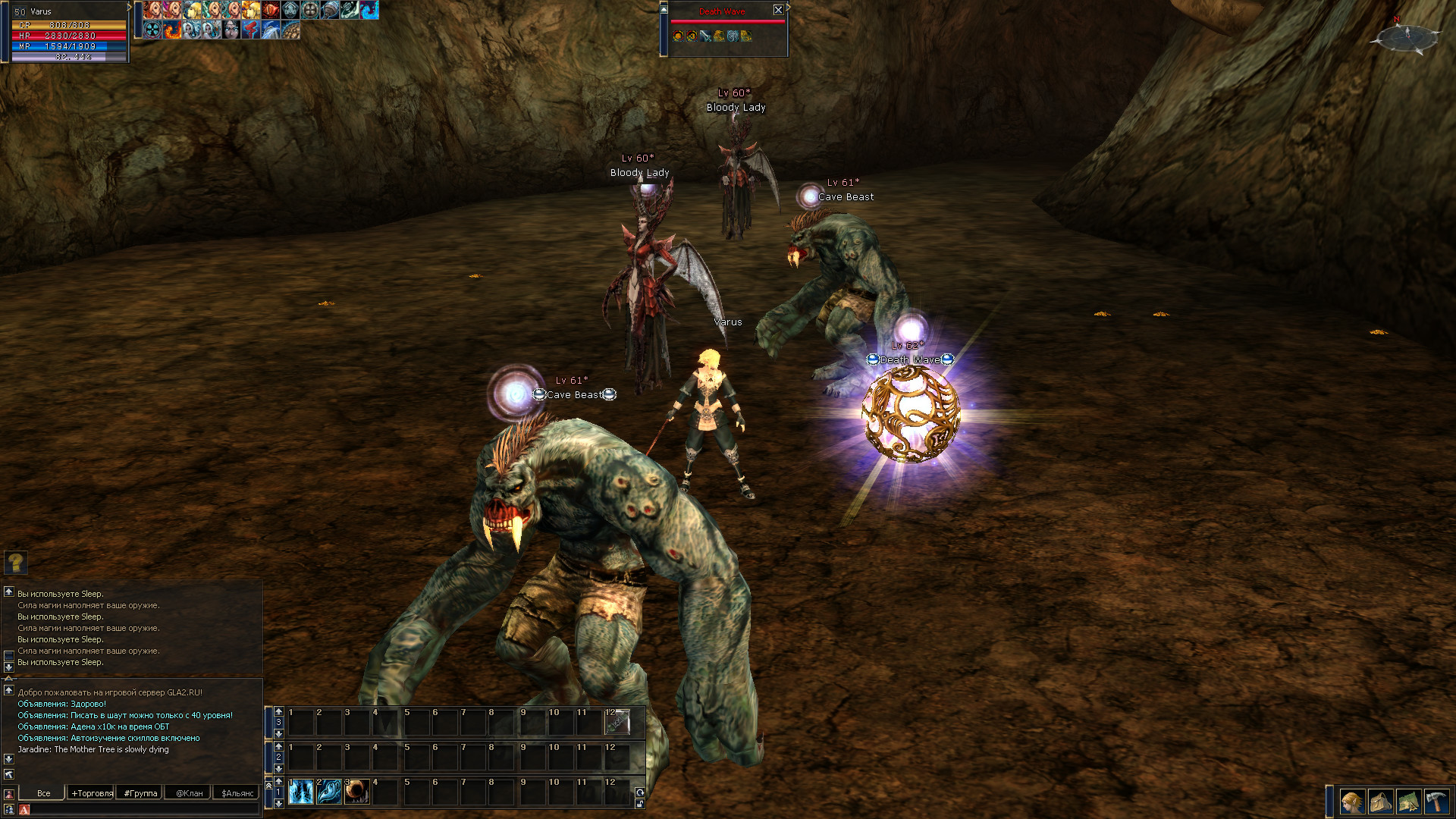Open the inventory bag icon
This screenshot has width=1456, height=819.
pos(1380,802)
